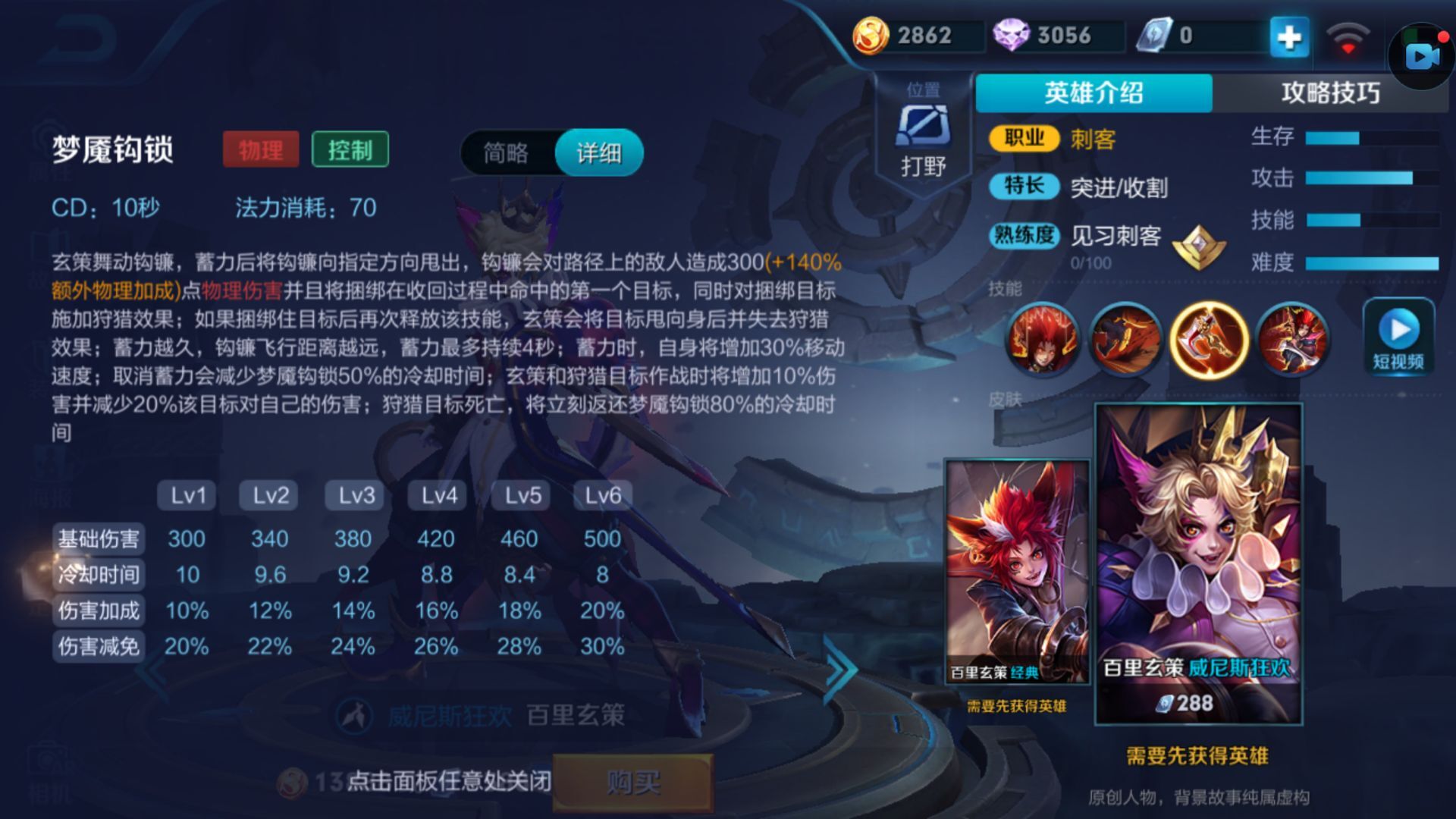Select the highlighted hook skill icon
This screenshot has width=1456, height=819.
pyautogui.click(x=1210, y=341)
